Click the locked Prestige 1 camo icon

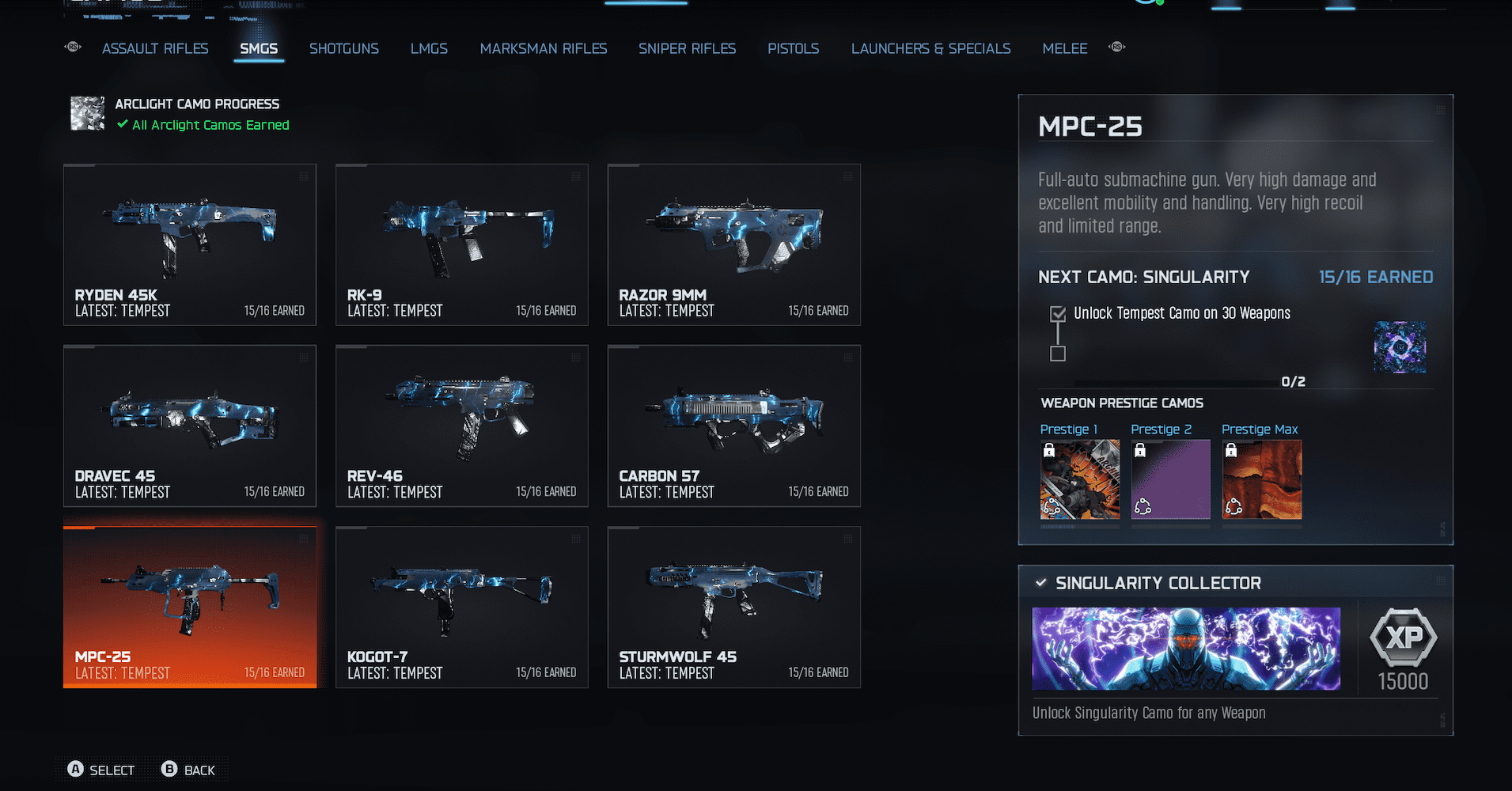1079,479
